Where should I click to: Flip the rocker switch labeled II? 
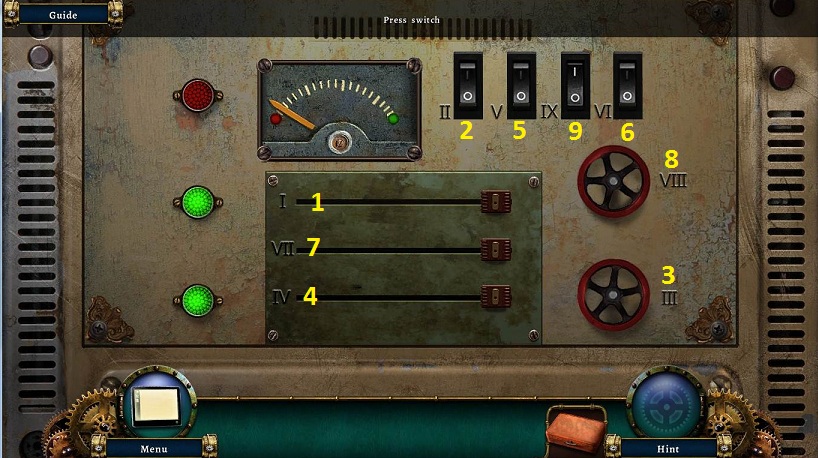pos(466,86)
